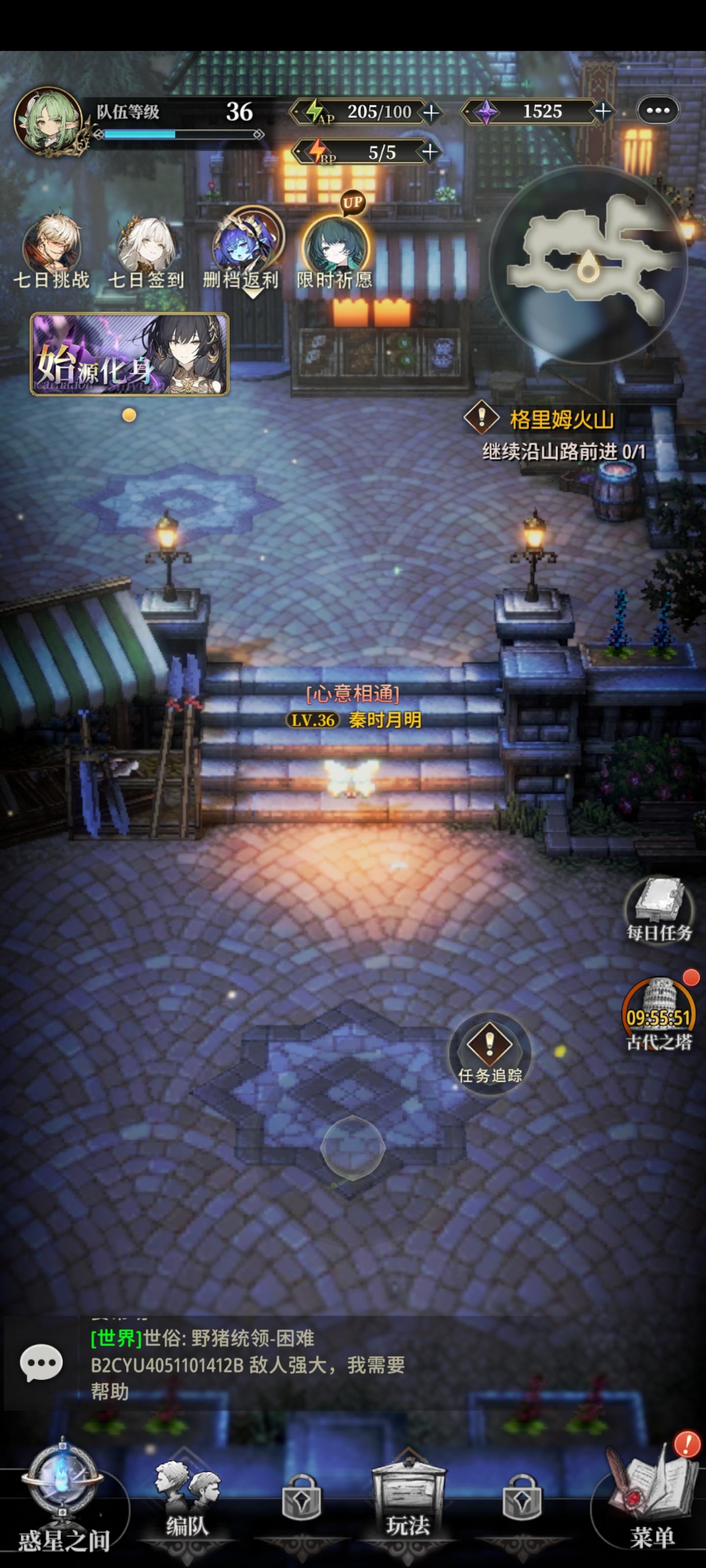Add AP using the plus button

(432, 112)
